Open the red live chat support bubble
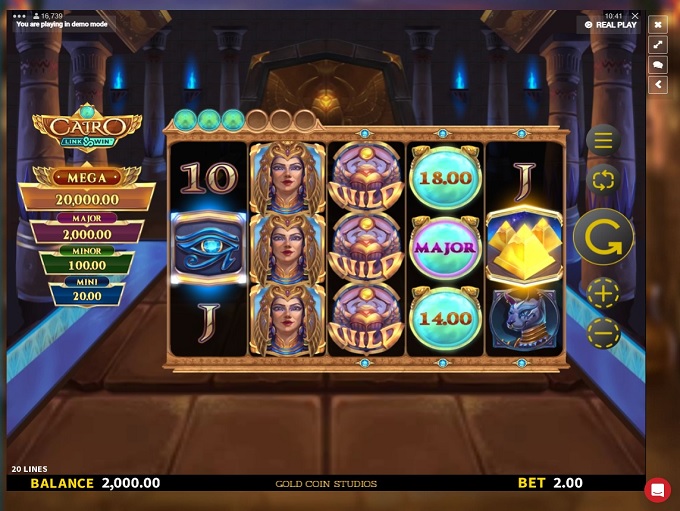Viewport: 680px width, 511px height. [657, 489]
